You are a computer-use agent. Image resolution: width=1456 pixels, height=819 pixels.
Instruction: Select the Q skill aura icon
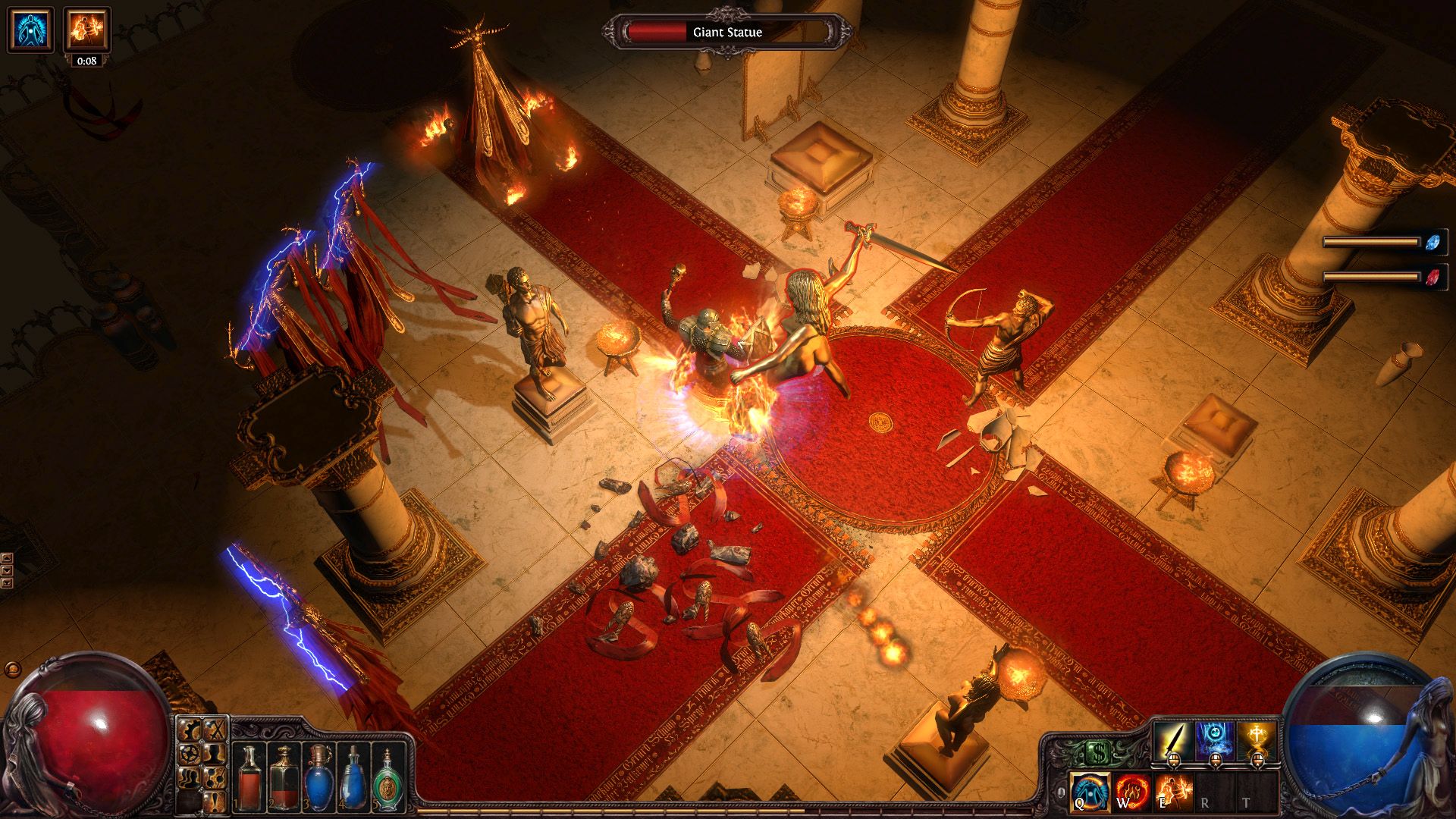(x=1088, y=792)
